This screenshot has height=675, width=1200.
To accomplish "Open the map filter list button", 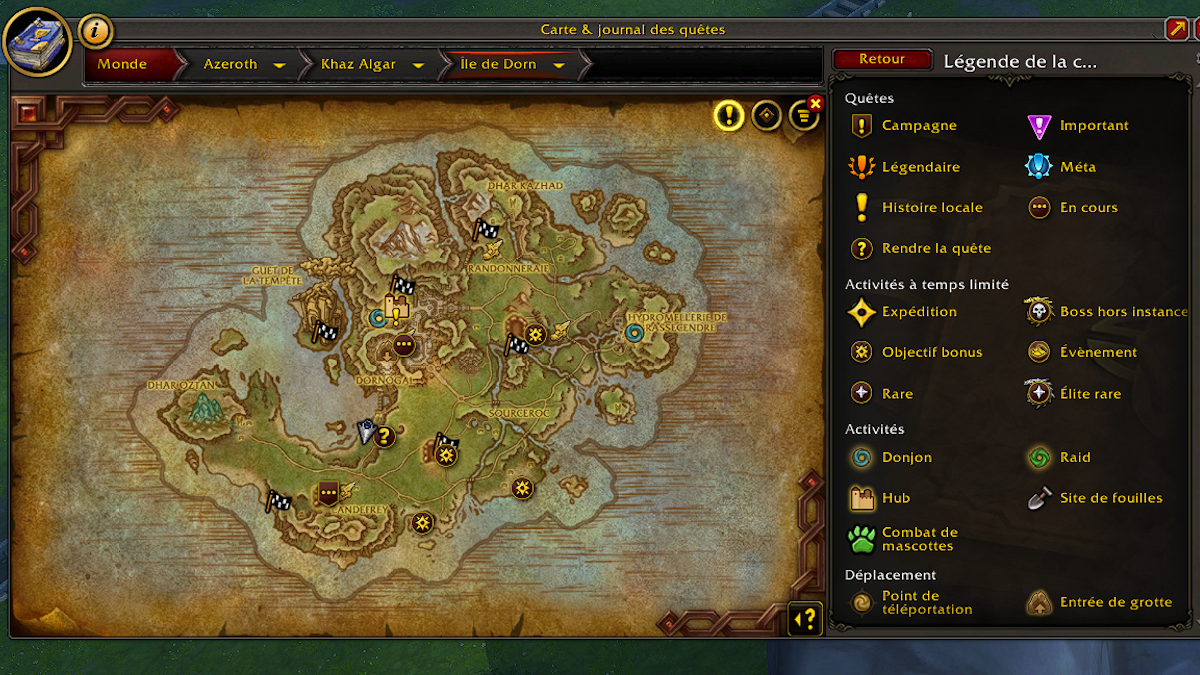I will 803,117.
